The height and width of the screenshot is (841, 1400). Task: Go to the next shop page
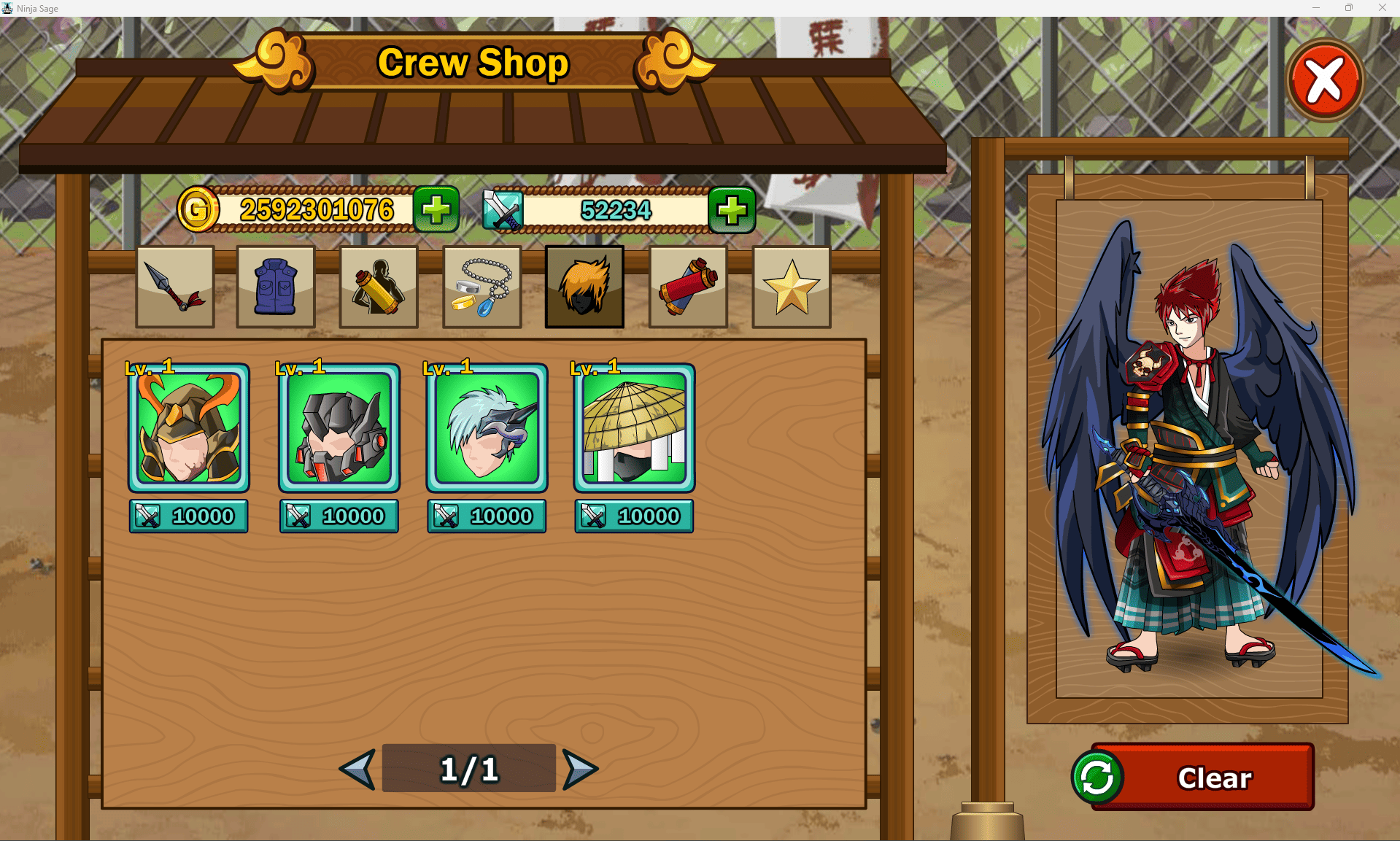[580, 769]
